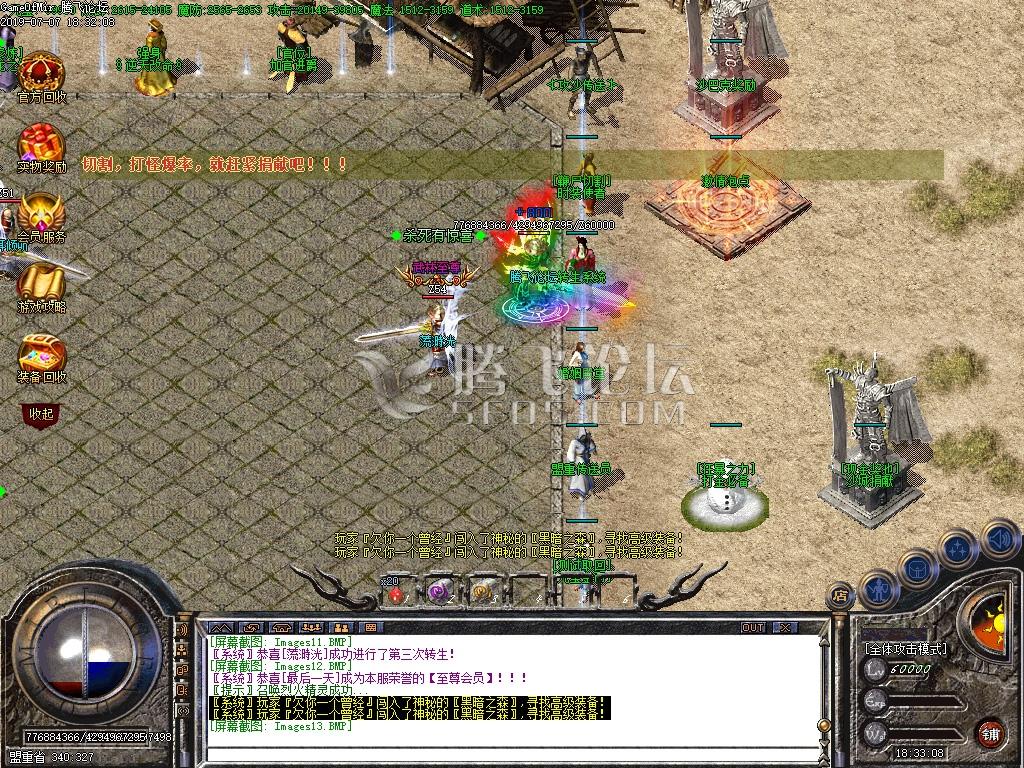The width and height of the screenshot is (1024, 768).
Task: Open the 装备回收 treasure chest
Action: click(x=41, y=354)
